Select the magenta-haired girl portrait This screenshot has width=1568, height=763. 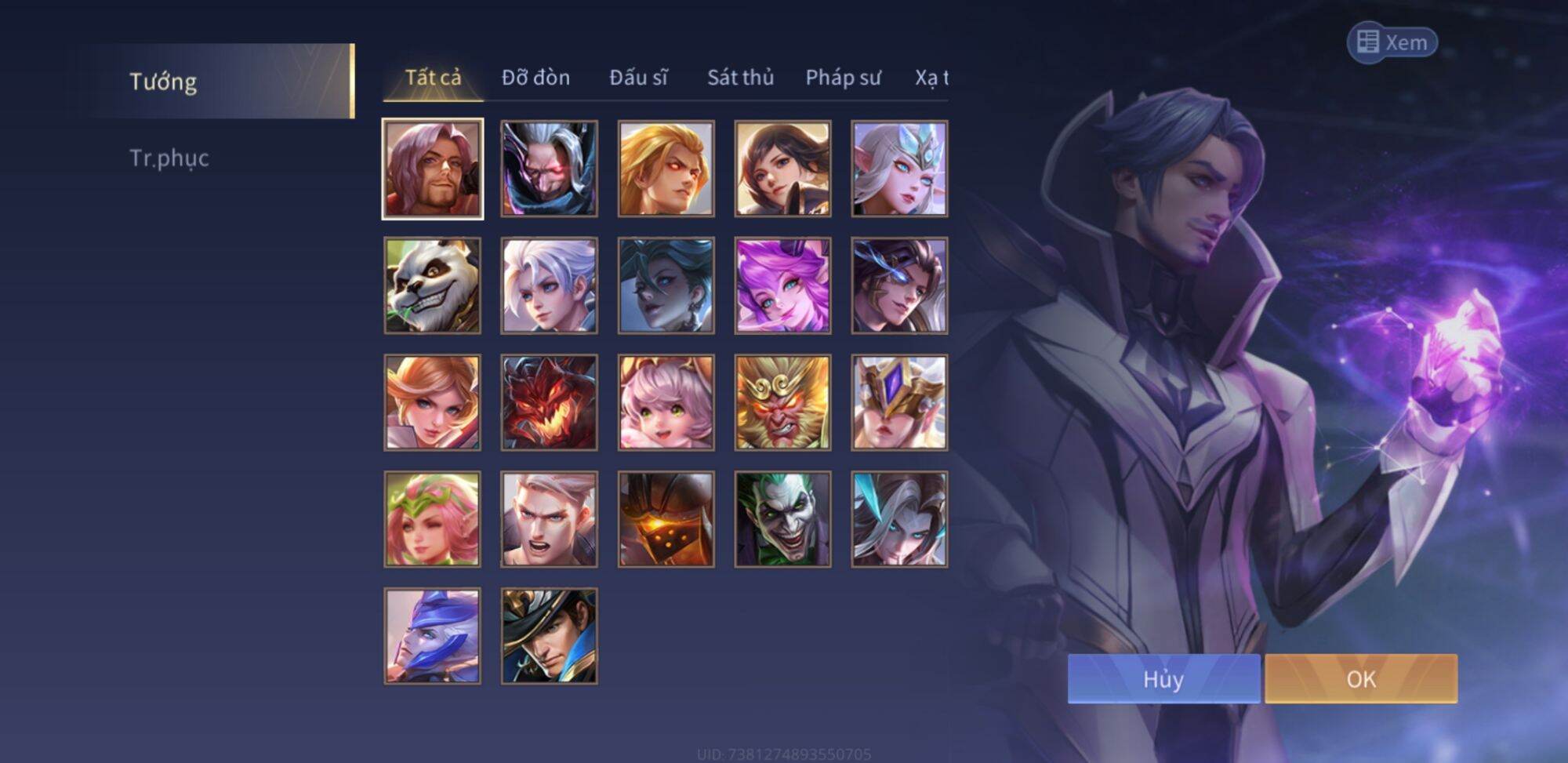[x=782, y=286]
